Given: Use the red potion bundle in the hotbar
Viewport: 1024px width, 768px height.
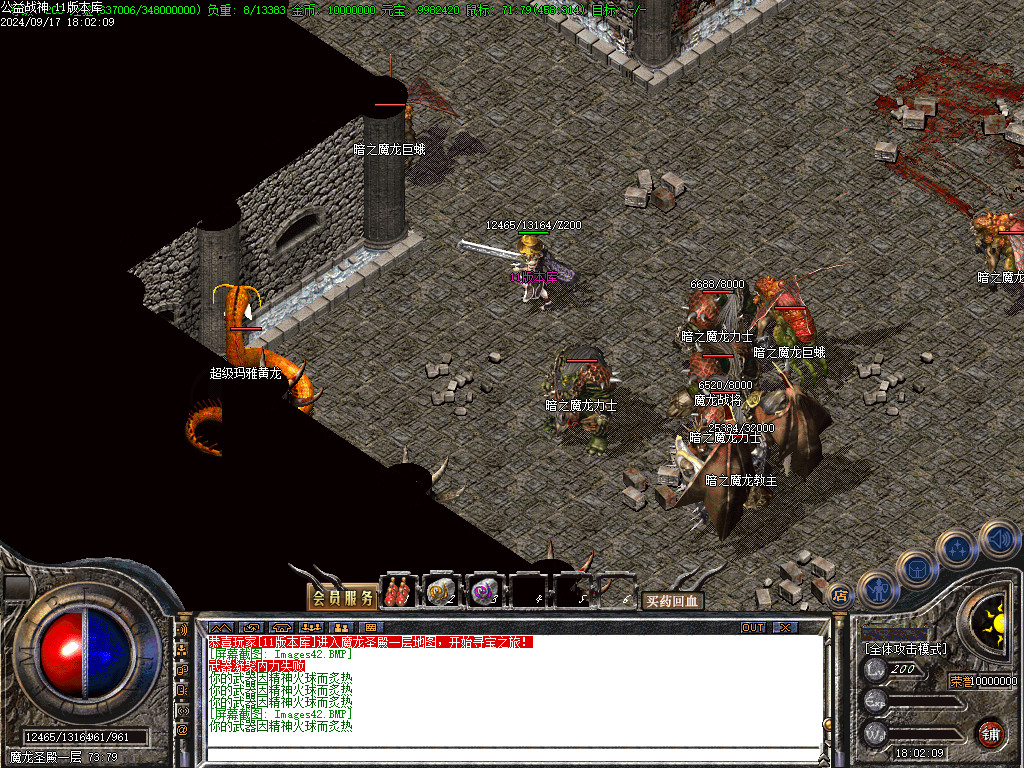Looking at the screenshot, I should point(400,591).
